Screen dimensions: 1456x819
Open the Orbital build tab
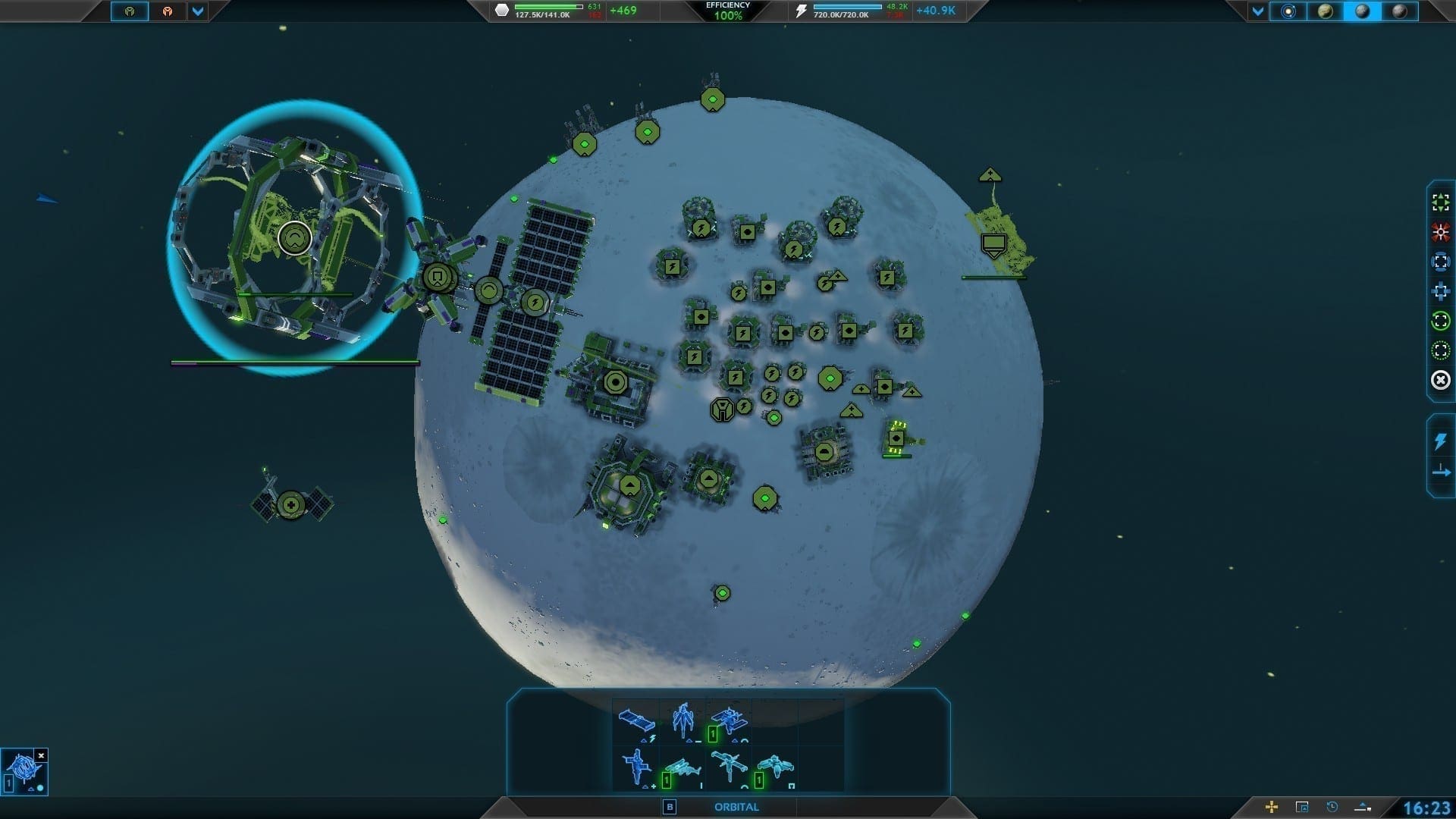point(736,807)
